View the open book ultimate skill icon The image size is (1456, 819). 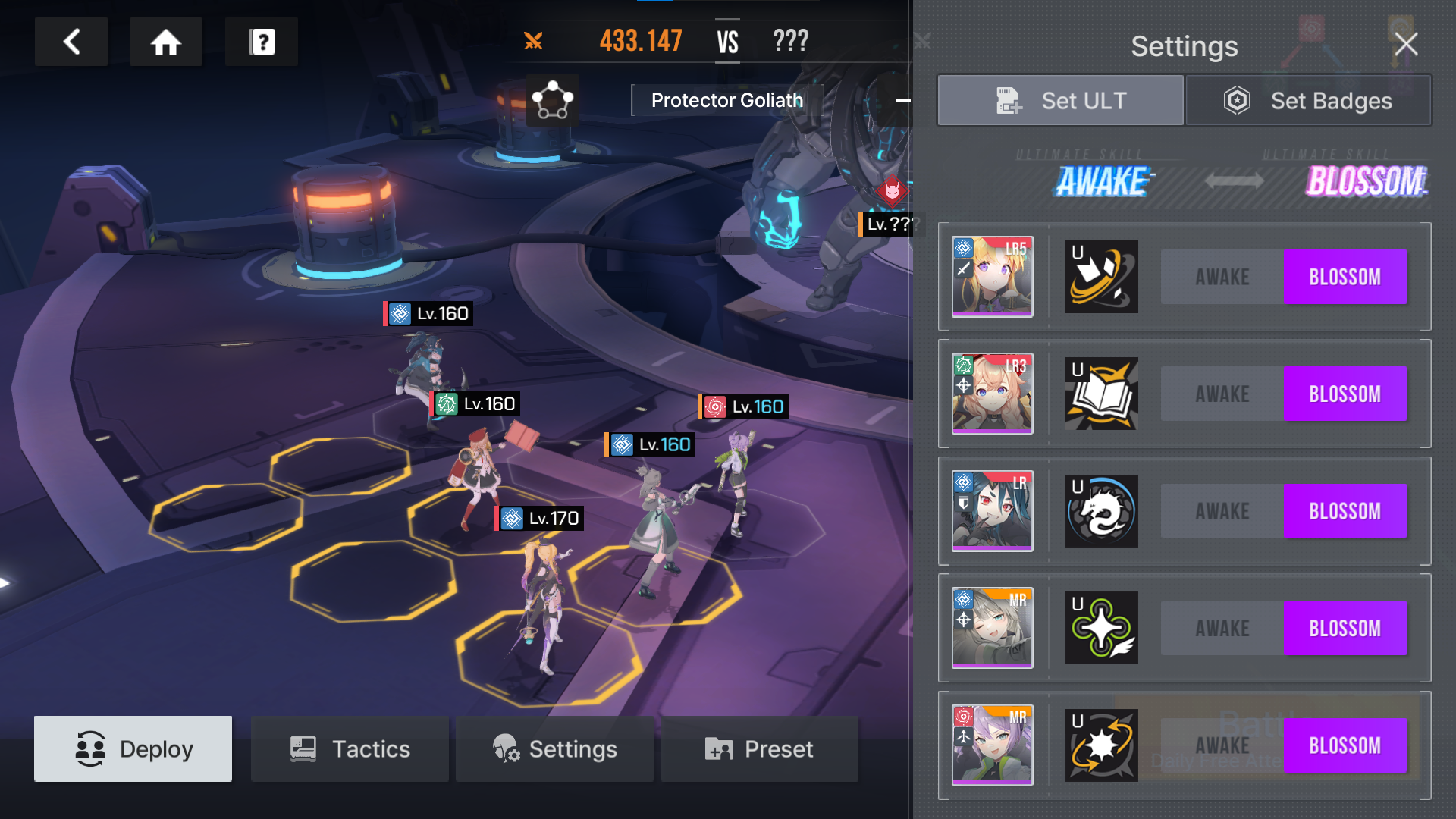1101,394
